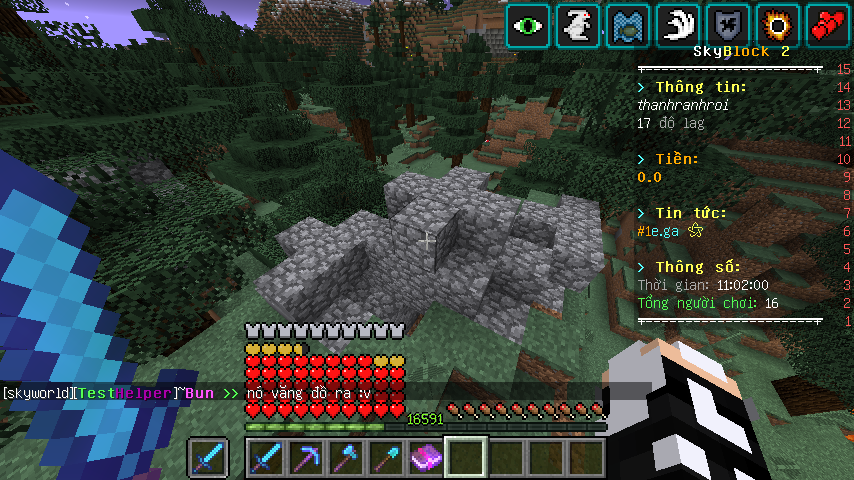Click the white claw status effect icon
Screen dimensions: 854x480
tap(678, 25)
